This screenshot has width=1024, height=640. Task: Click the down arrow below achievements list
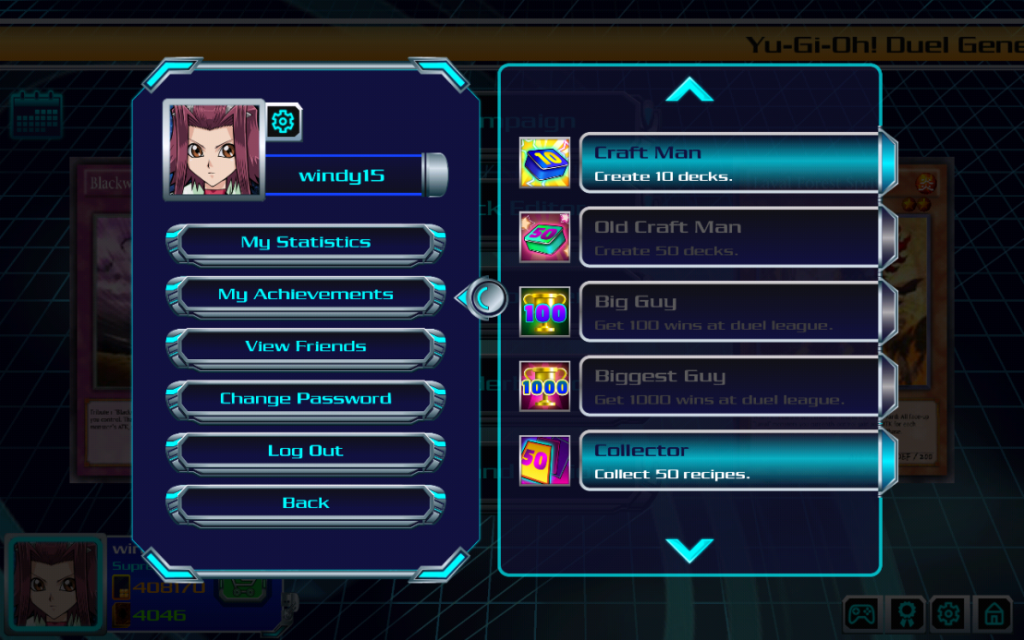(689, 549)
